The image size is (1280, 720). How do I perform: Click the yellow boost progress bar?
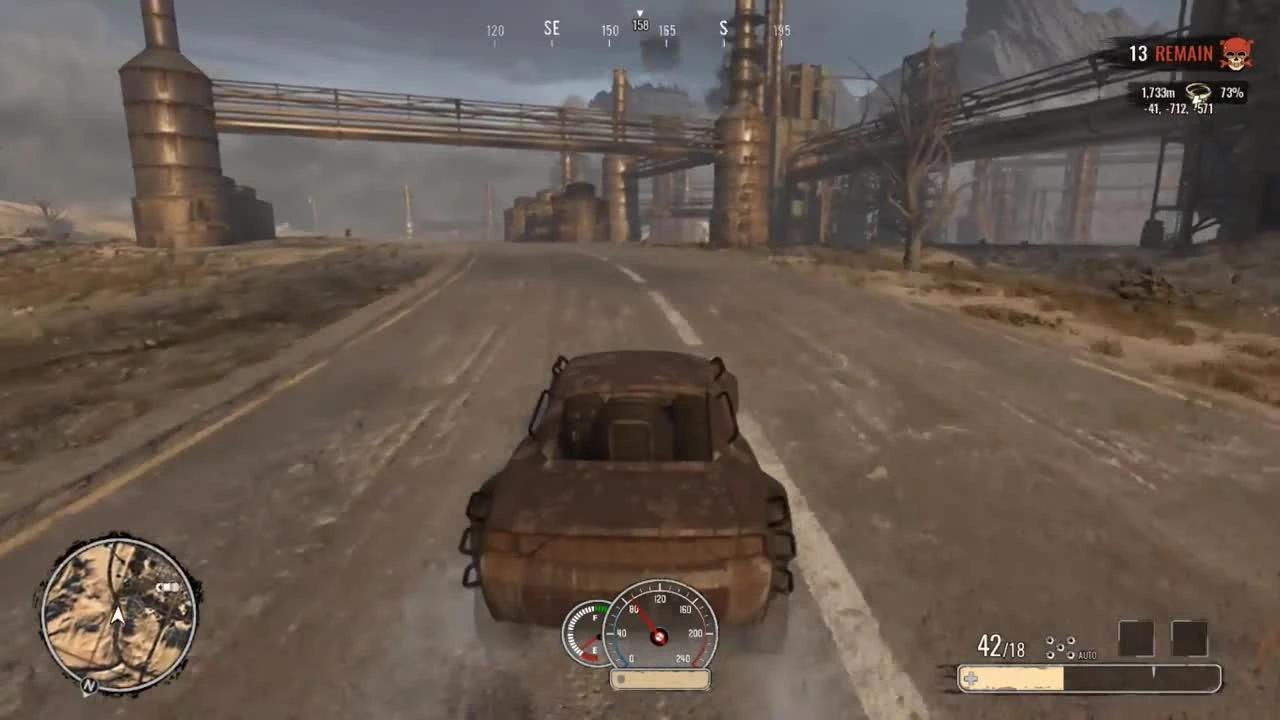[x=1010, y=678]
